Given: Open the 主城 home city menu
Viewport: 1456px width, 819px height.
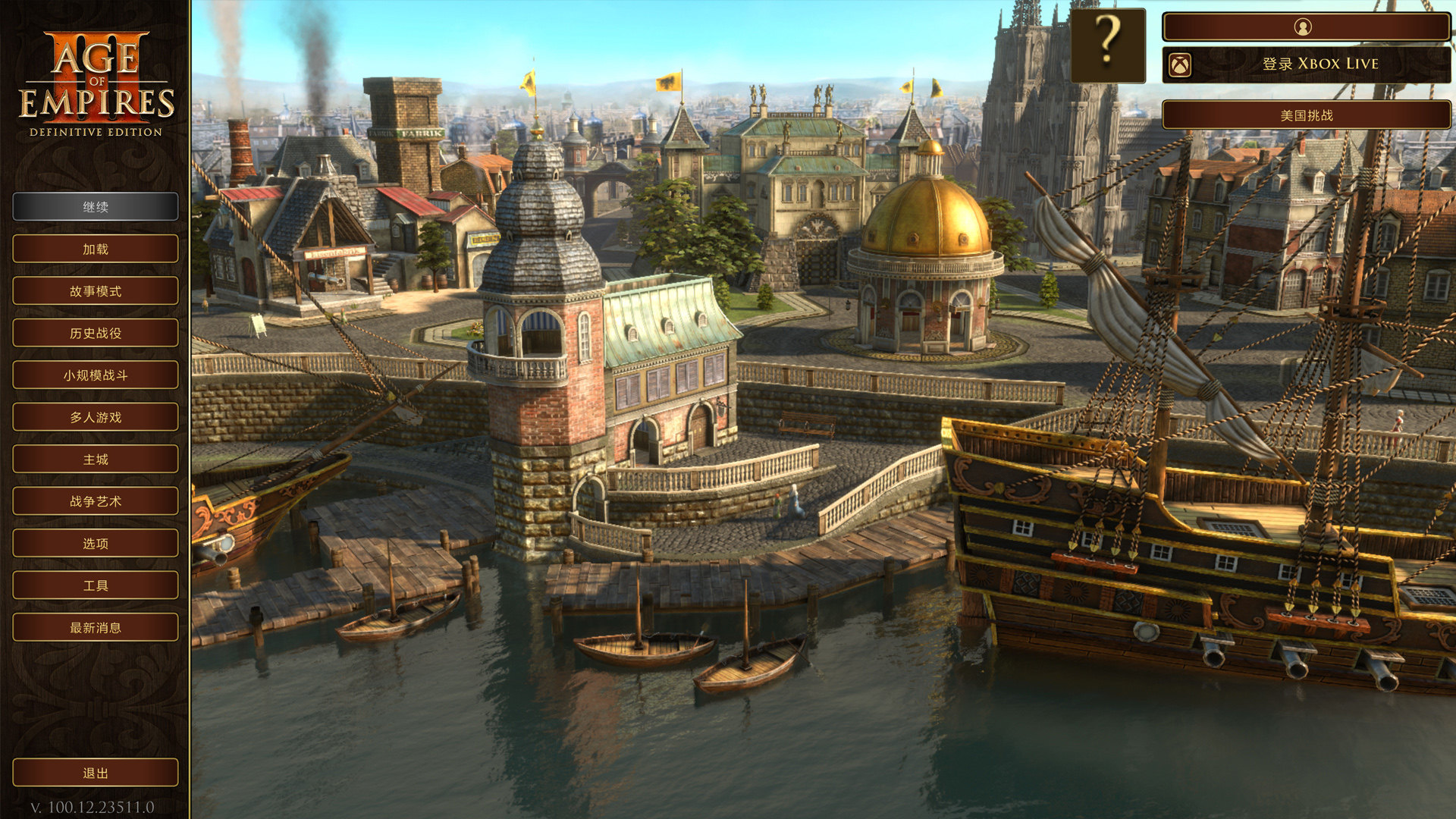Looking at the screenshot, I should click(x=96, y=460).
